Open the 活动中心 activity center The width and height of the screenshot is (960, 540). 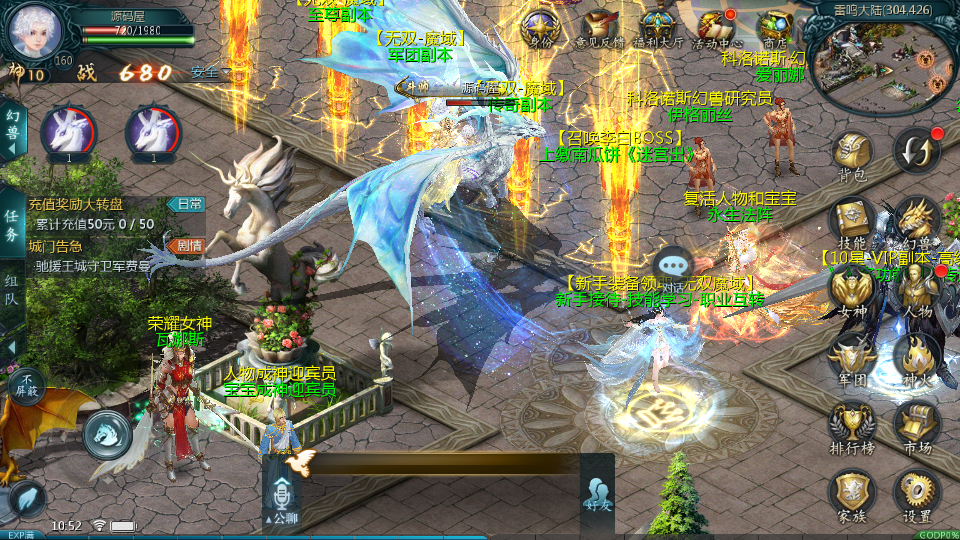715,26
